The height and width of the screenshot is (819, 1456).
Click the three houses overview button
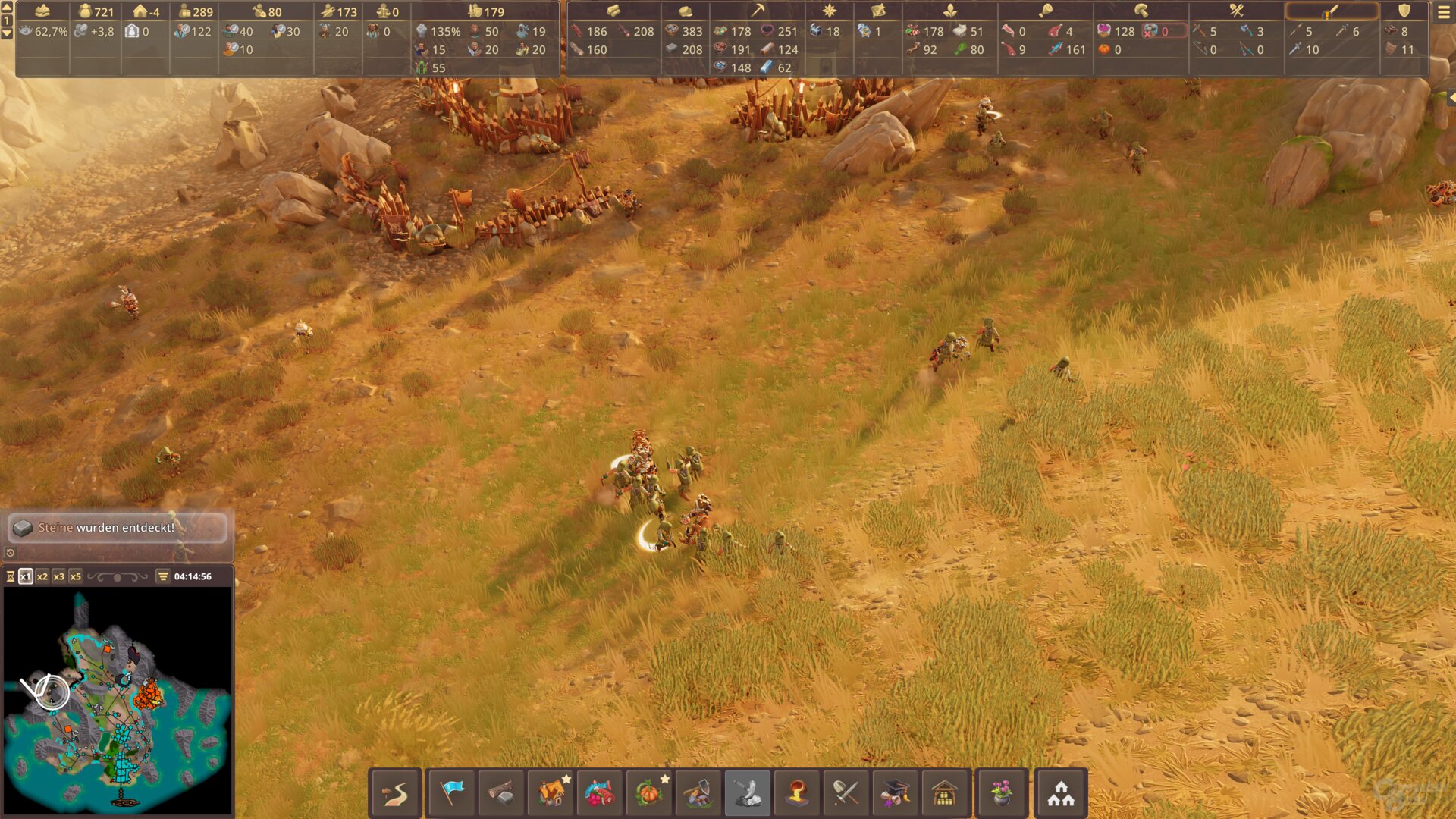pyautogui.click(x=1061, y=793)
